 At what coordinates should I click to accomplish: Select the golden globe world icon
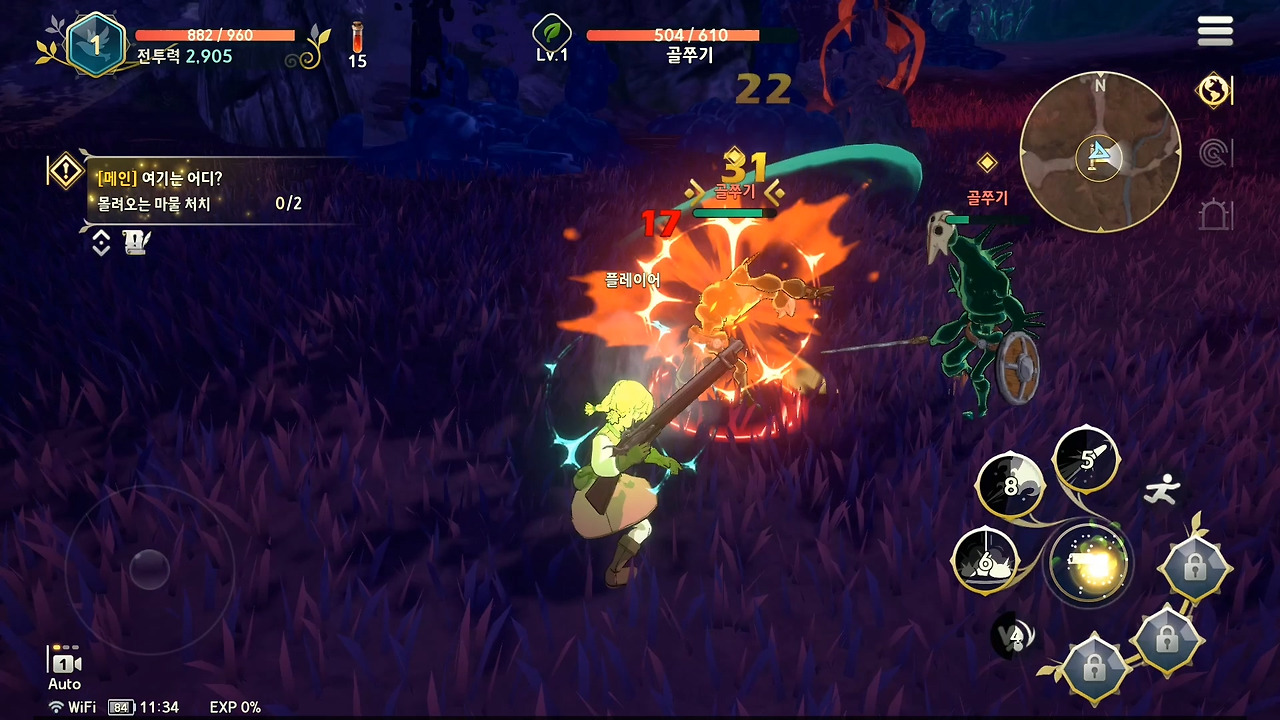point(1213,90)
